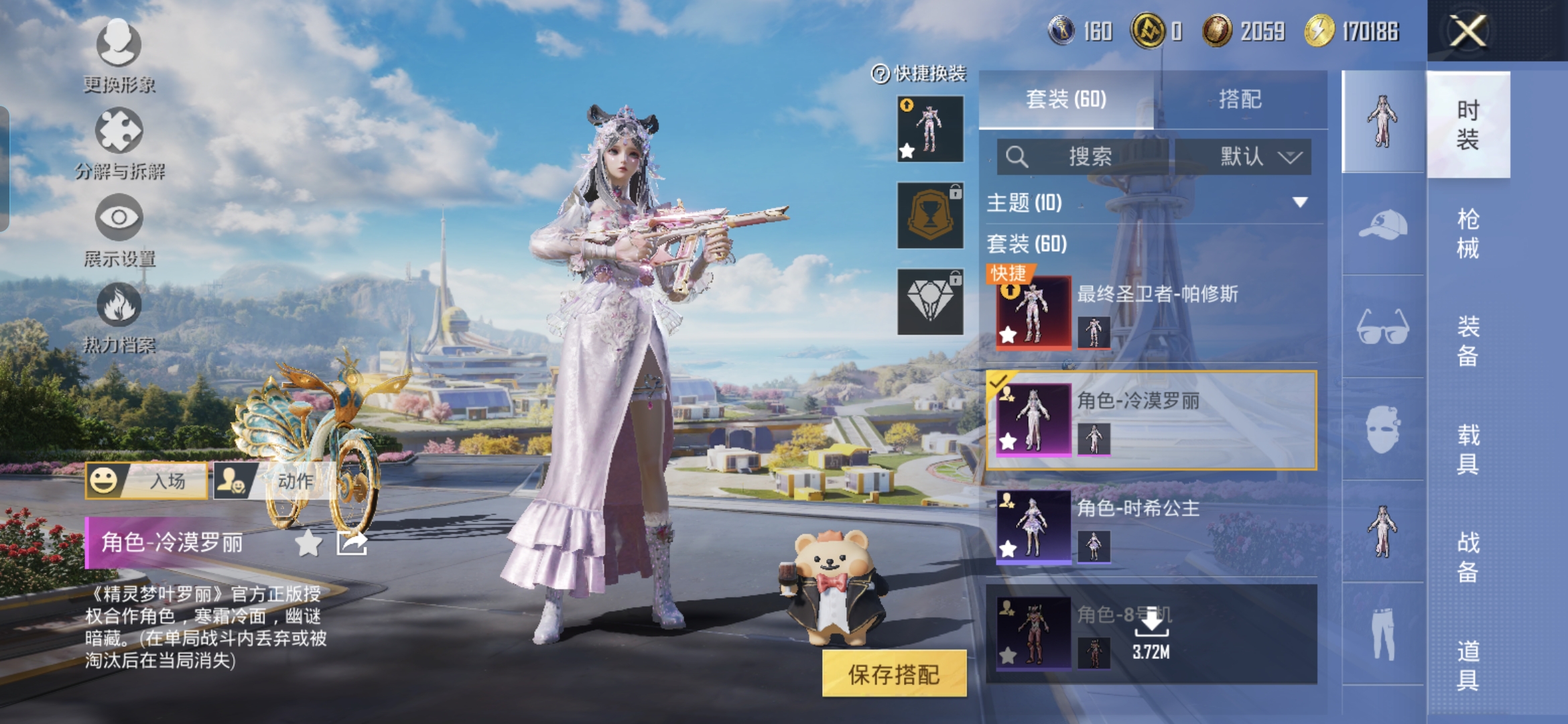Screen dimensions: 1568x724
Task: Click the 搜索 search field
Action: [x=1083, y=157]
